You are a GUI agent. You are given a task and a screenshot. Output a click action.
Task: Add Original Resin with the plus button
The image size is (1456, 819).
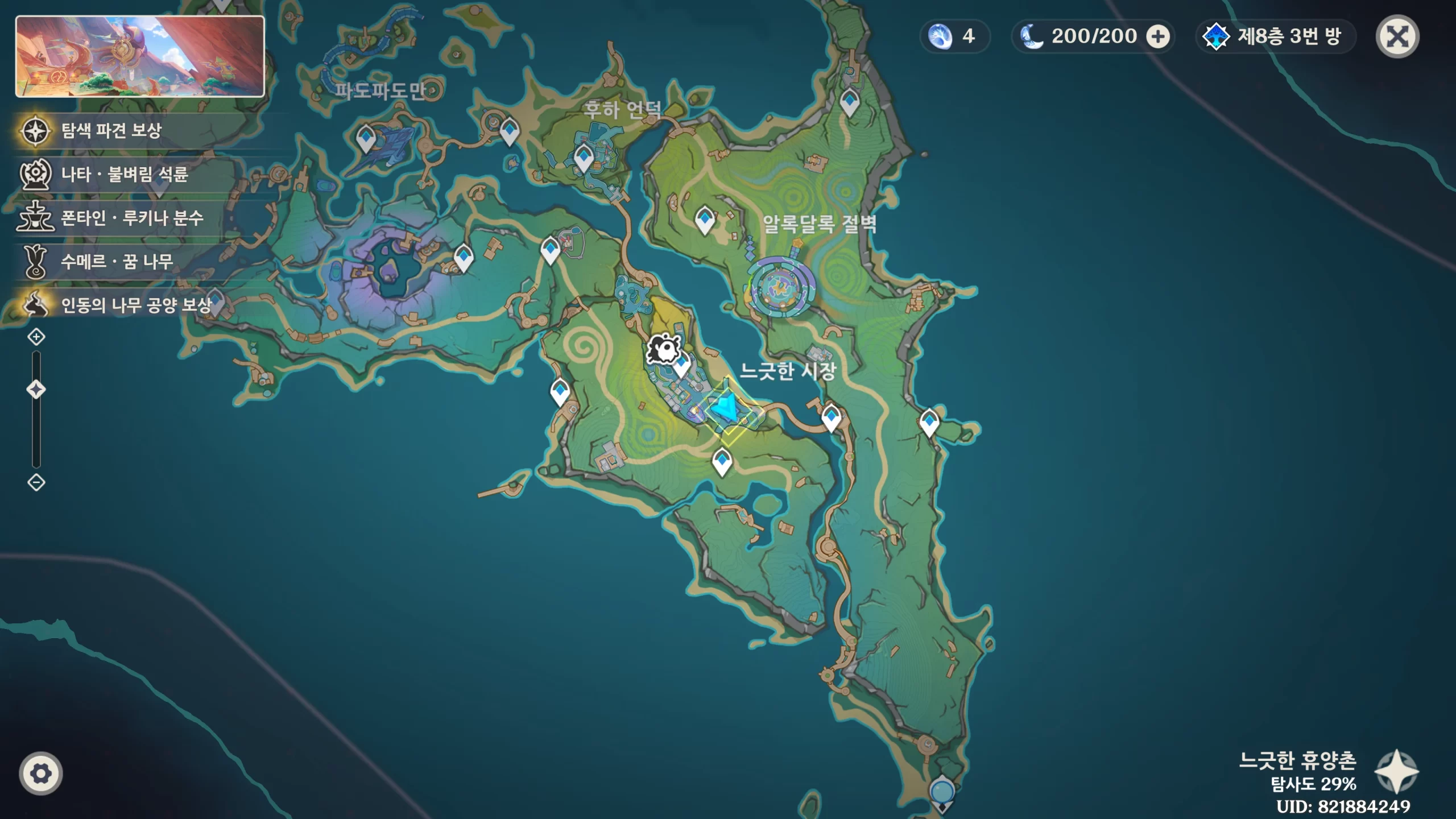click(1157, 37)
